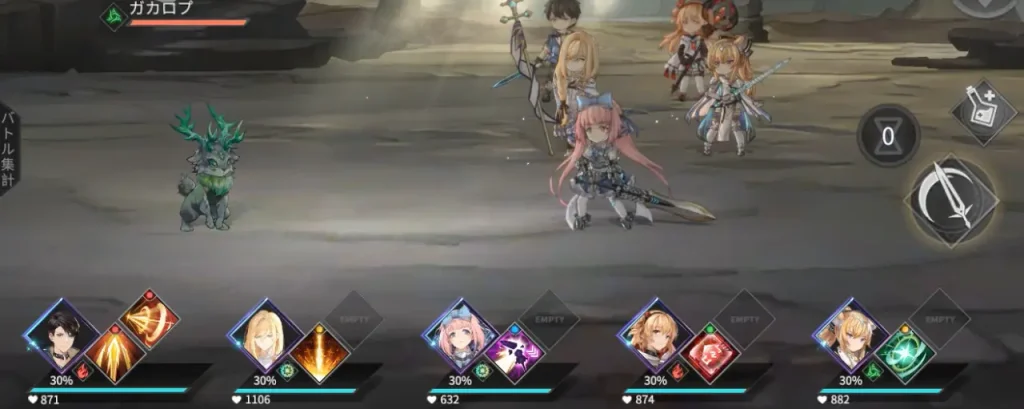Use the red gem skill
Screen dimensions: 1024x409
708,354
